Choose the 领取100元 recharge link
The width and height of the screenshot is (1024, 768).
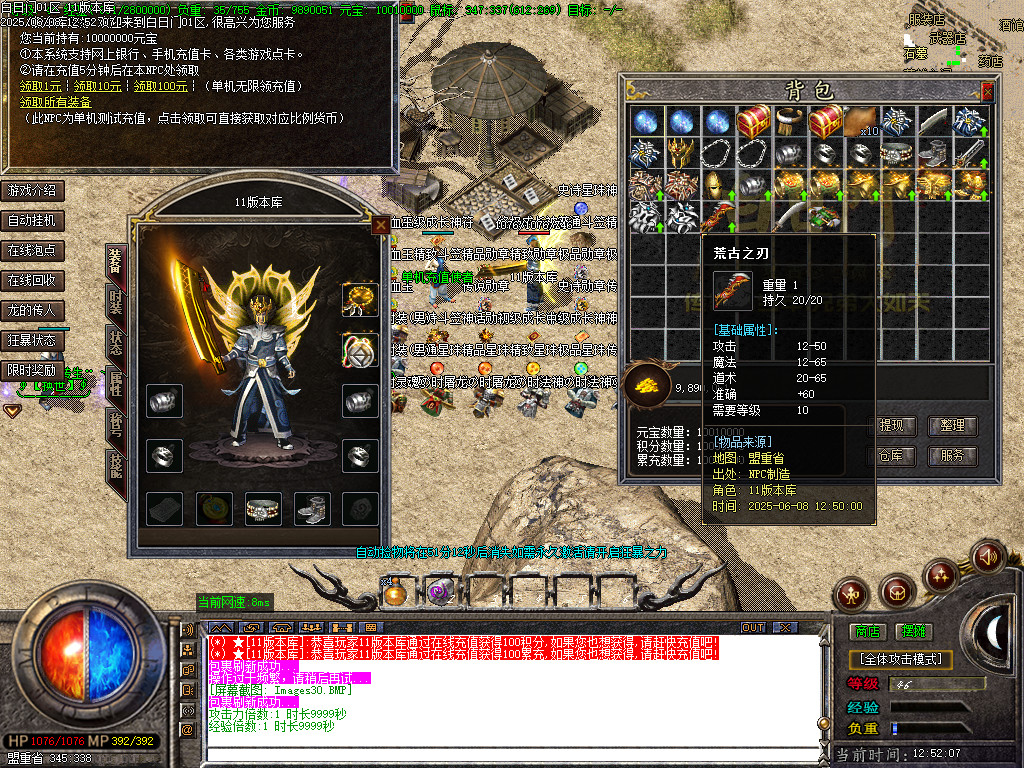click(x=161, y=87)
